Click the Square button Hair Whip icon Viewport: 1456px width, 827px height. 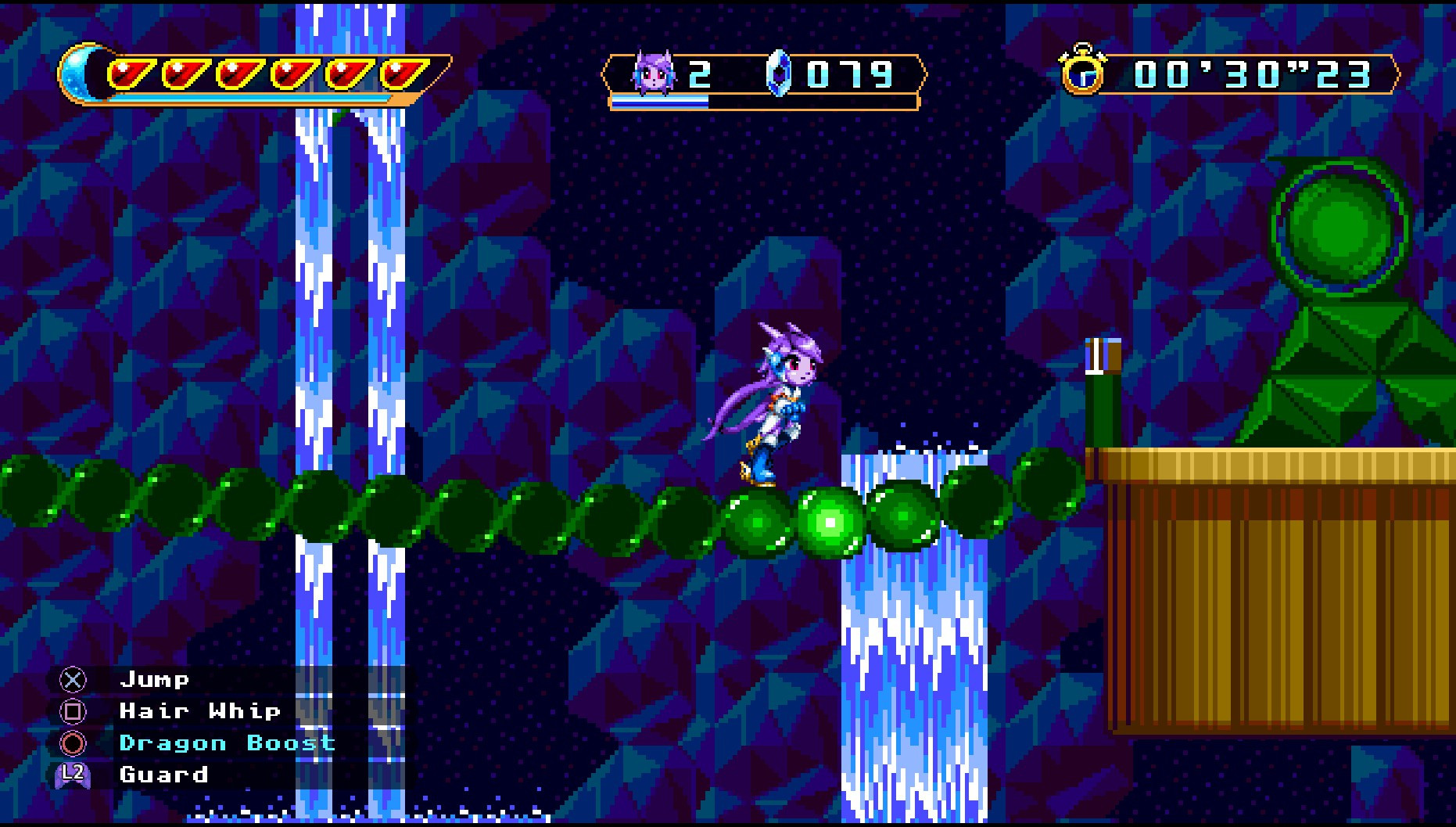click(71, 711)
